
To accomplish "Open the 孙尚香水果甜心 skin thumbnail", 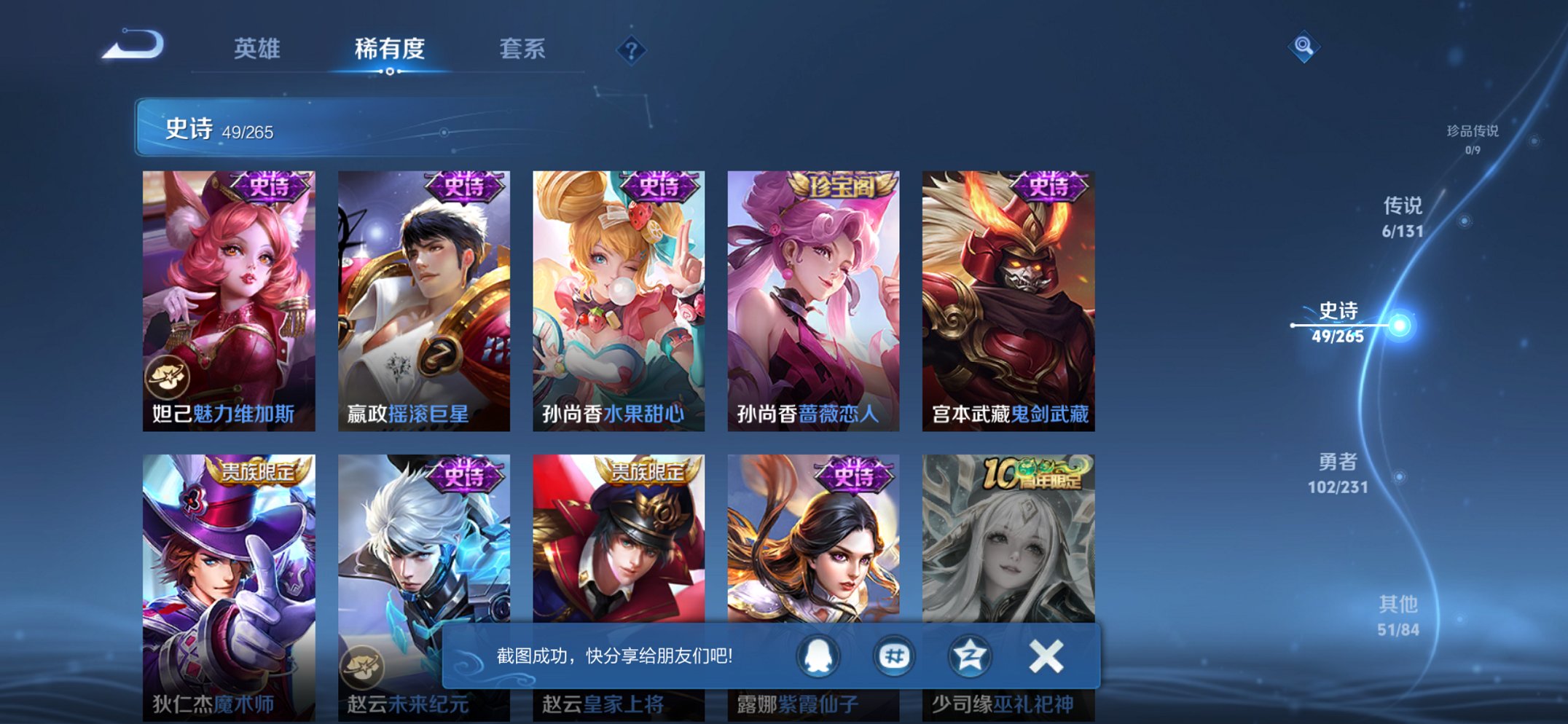I will (x=618, y=291).
